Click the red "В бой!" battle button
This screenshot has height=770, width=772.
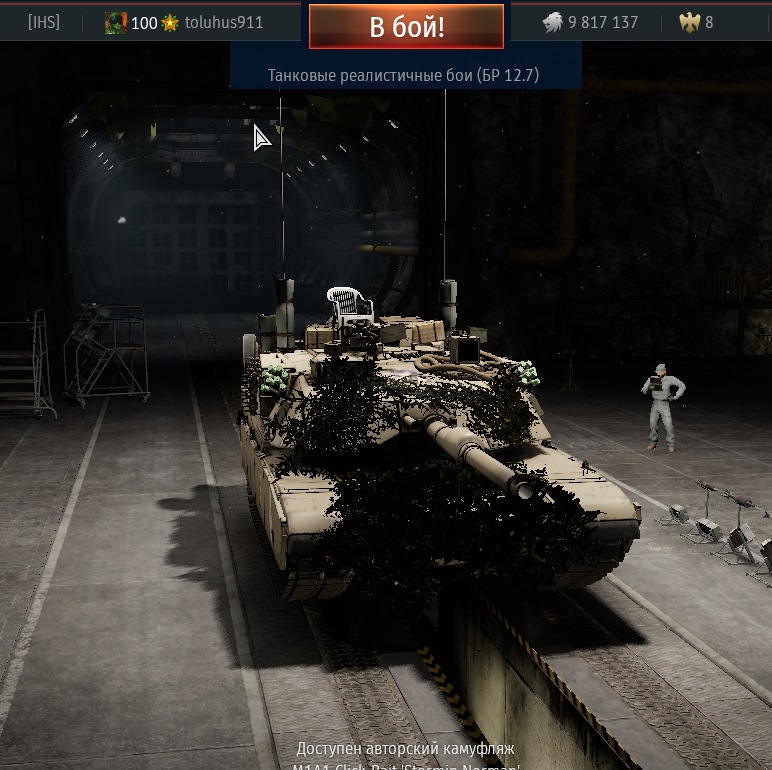pos(406,27)
